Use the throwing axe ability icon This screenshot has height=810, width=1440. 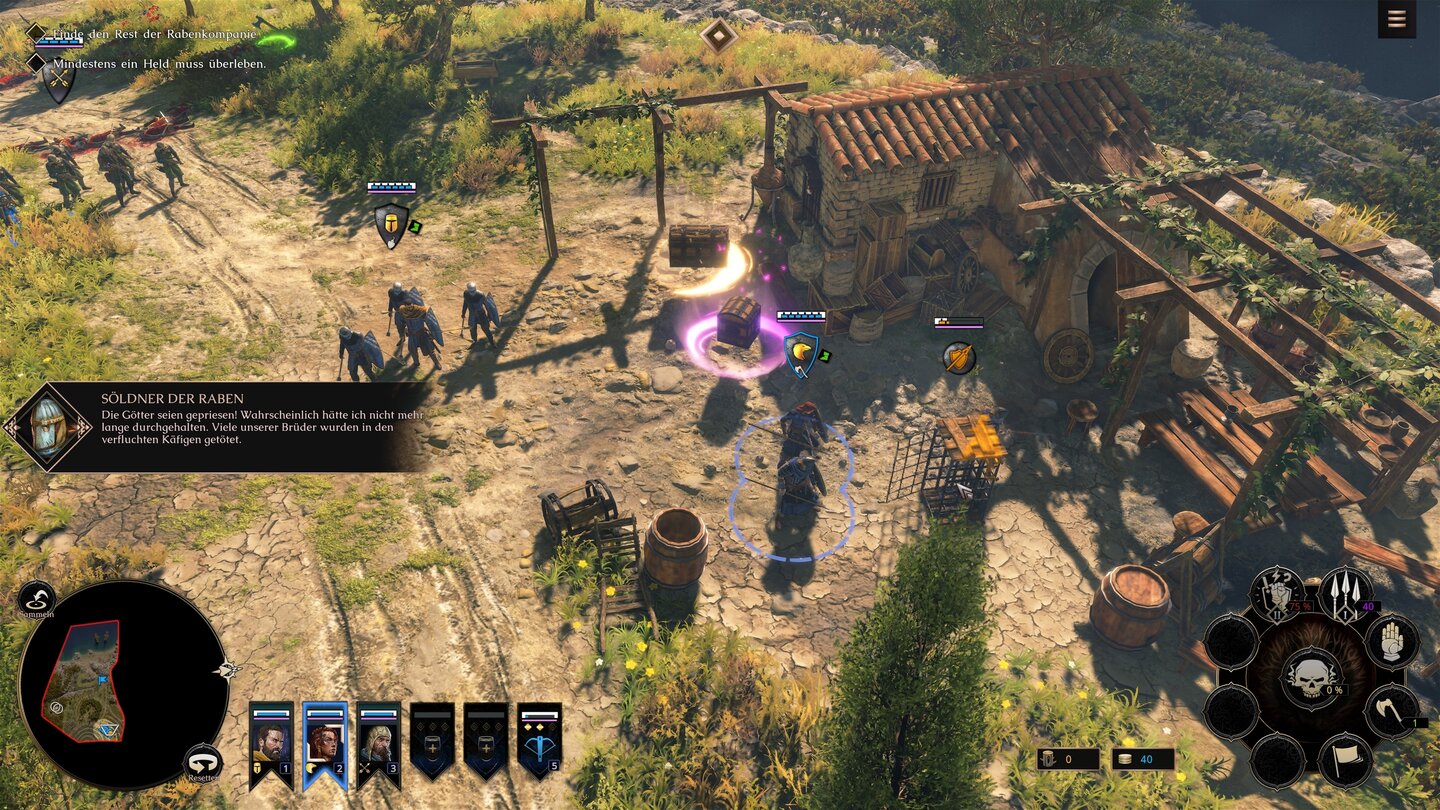point(1391,710)
